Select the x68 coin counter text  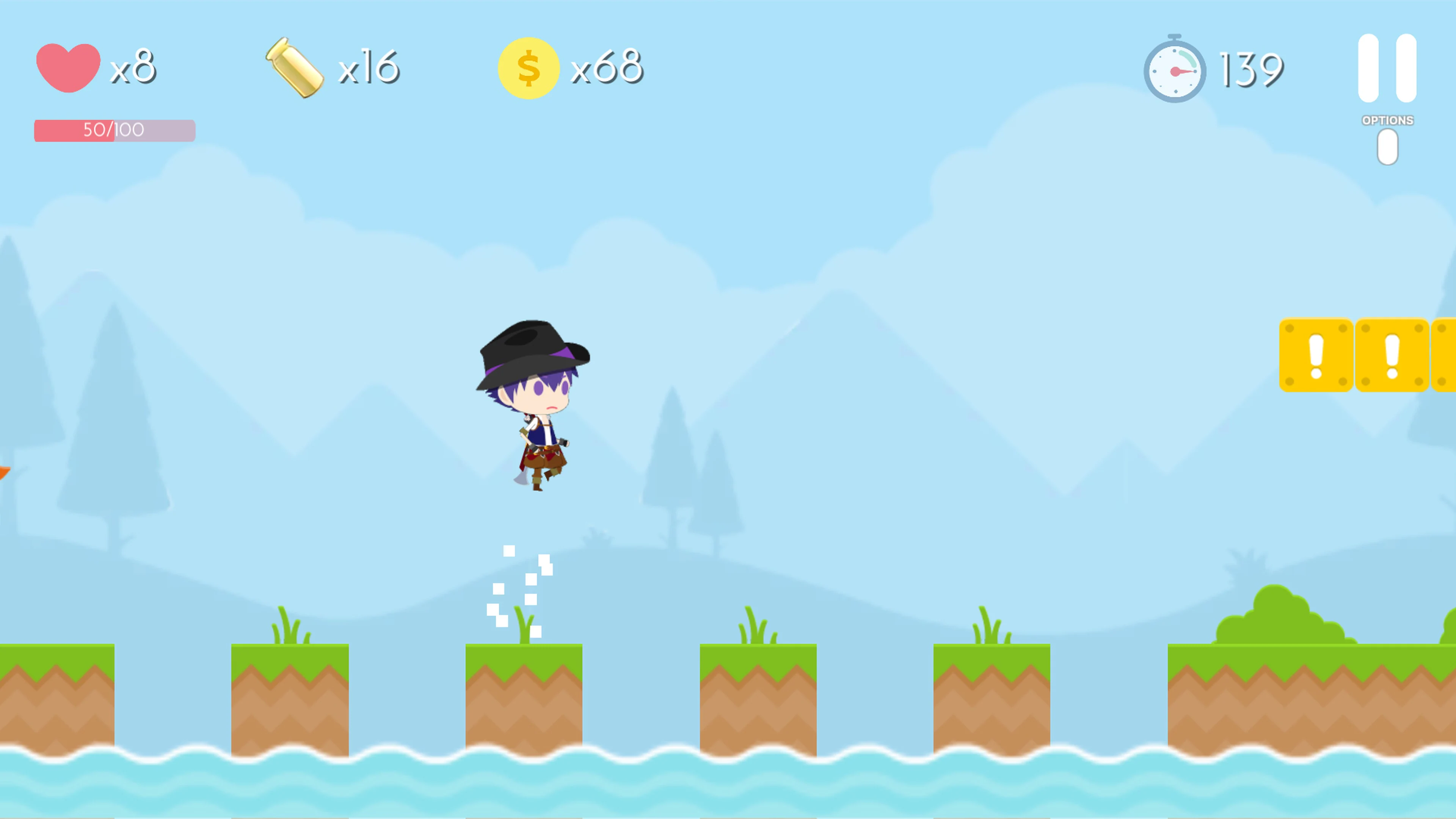[607, 67]
